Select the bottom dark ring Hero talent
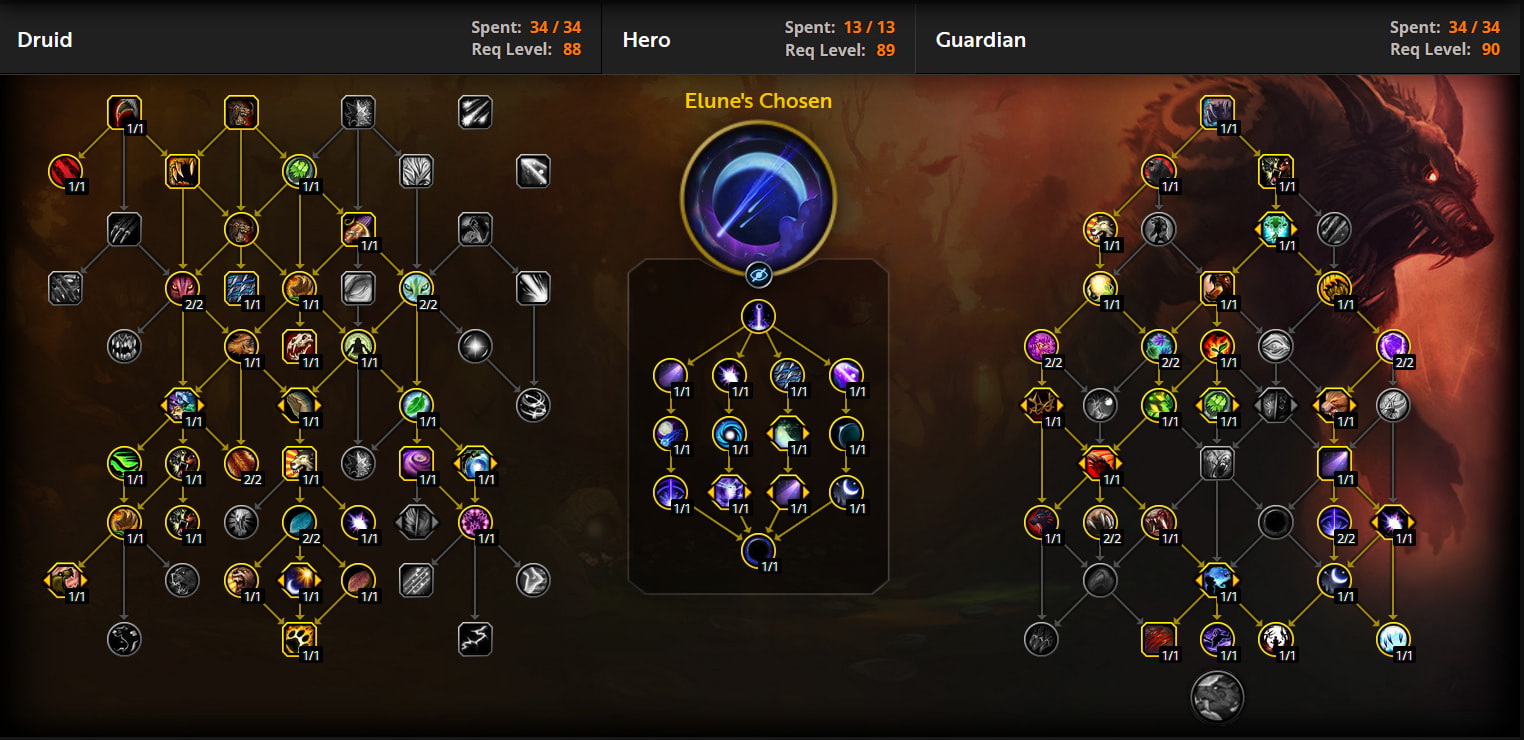The image size is (1524, 740). click(758, 550)
